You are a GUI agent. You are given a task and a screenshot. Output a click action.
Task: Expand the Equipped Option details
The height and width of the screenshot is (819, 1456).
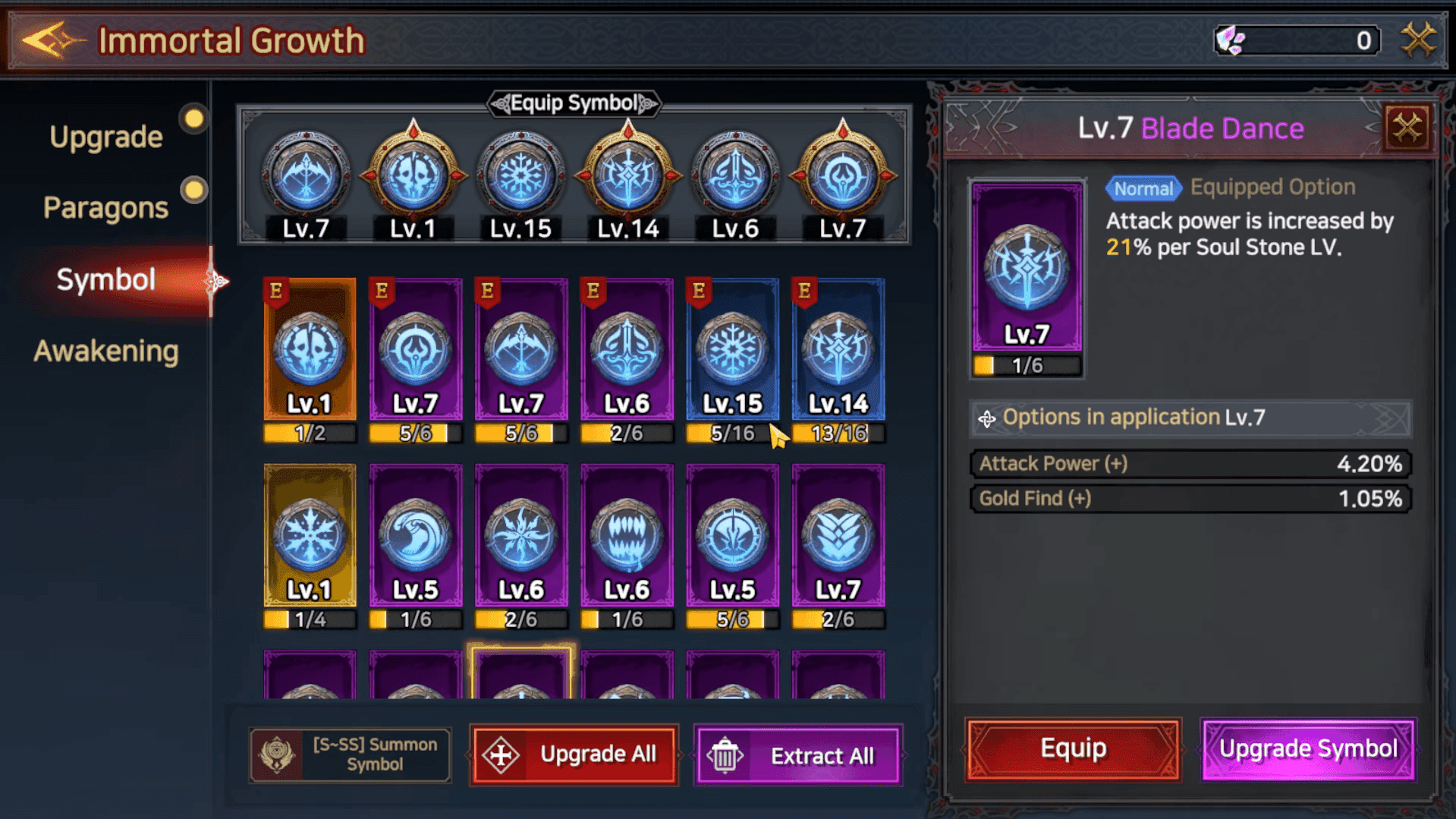[1272, 187]
